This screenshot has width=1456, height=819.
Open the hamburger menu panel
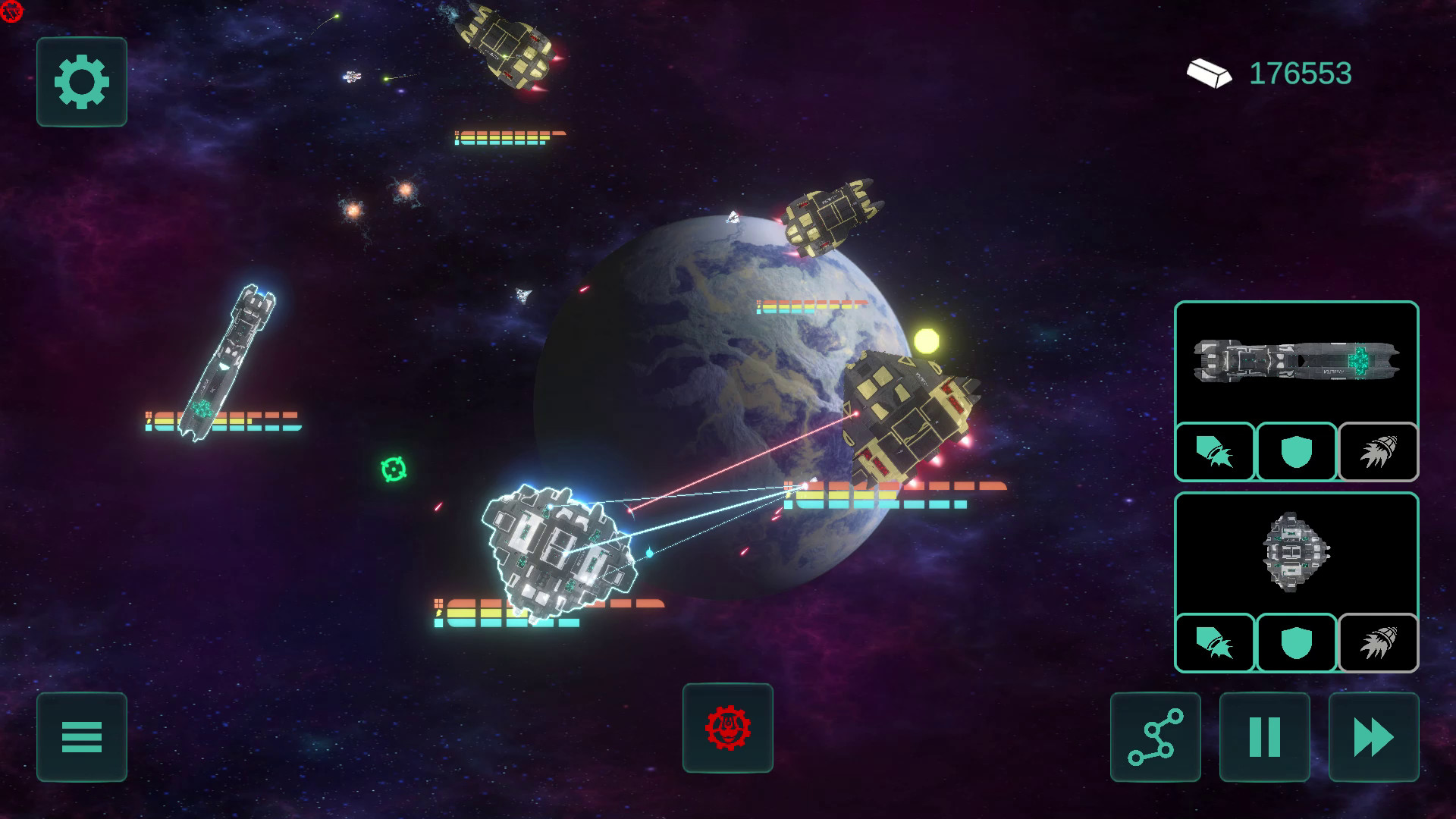tap(81, 738)
